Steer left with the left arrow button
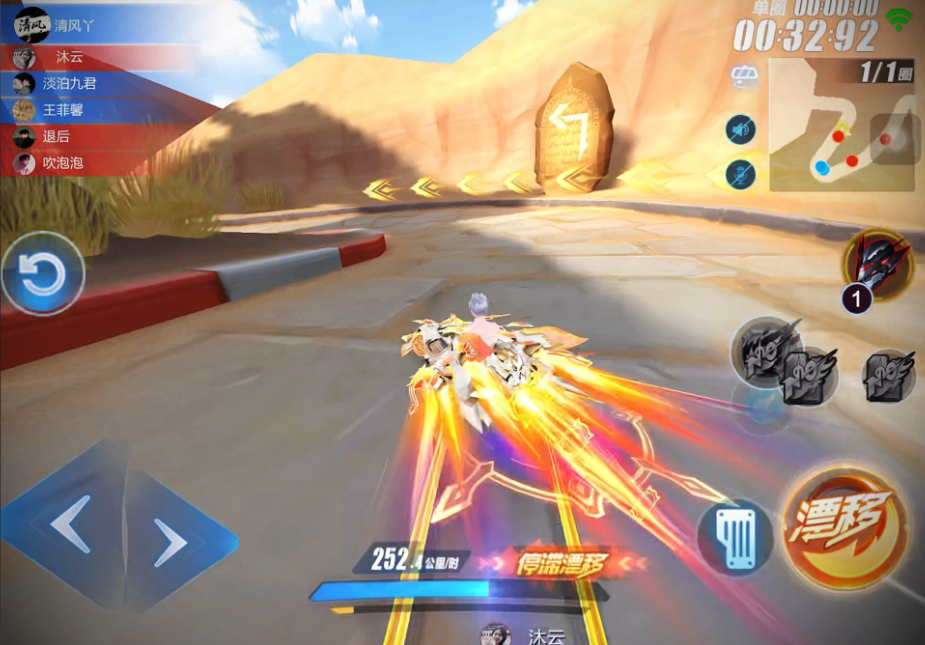 click(72, 523)
